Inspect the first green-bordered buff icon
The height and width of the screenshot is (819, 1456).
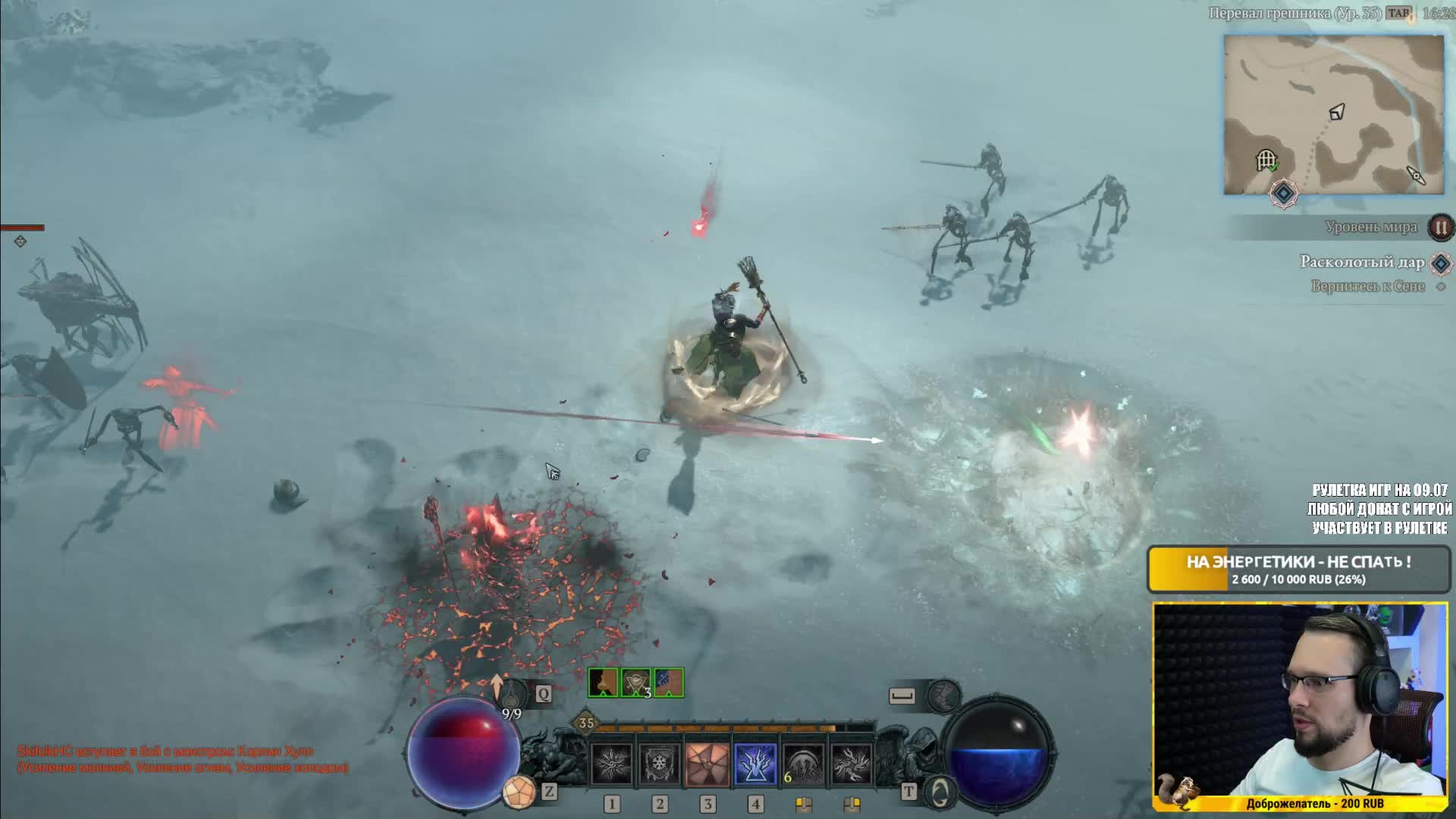point(604,682)
